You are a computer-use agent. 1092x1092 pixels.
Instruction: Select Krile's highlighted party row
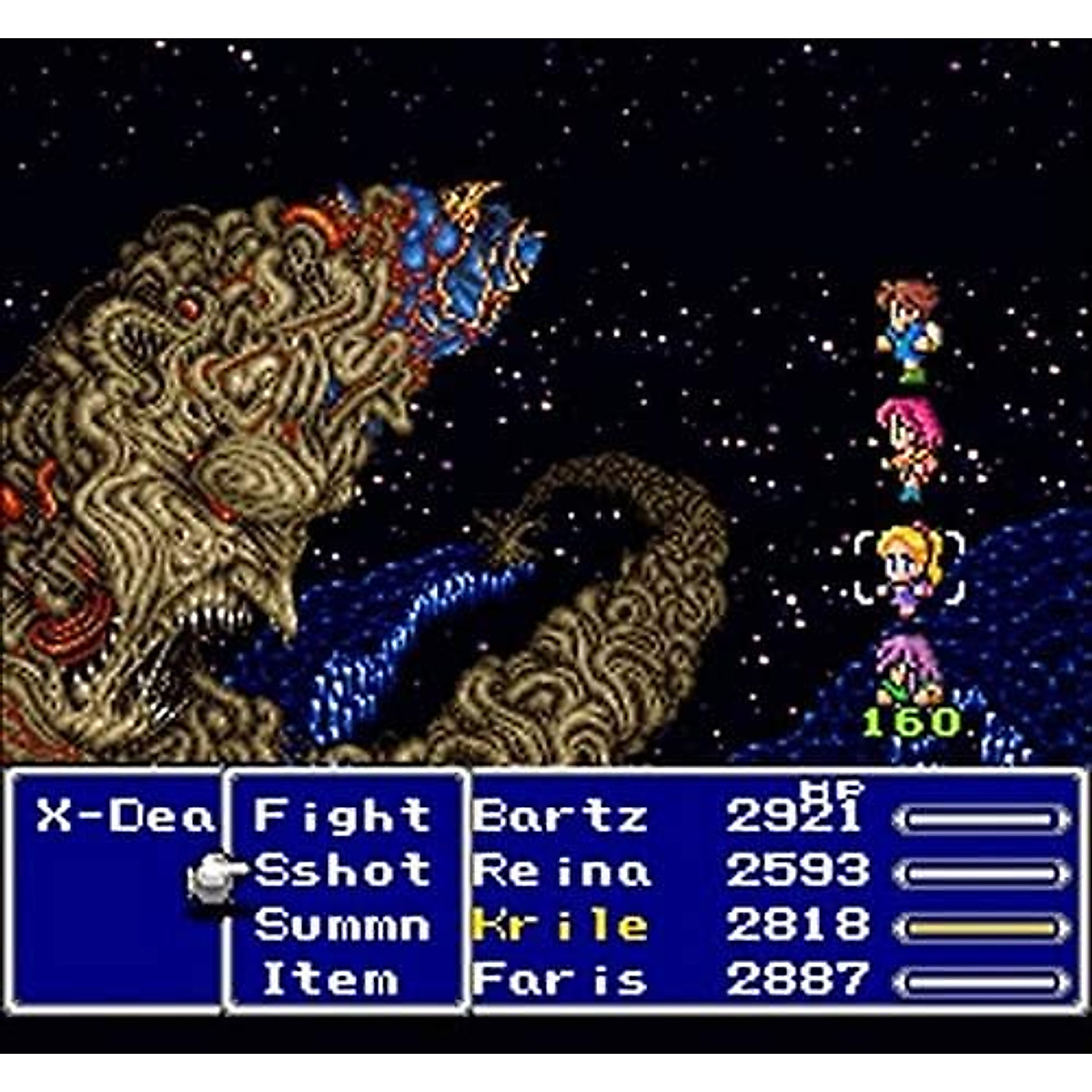pos(560,926)
